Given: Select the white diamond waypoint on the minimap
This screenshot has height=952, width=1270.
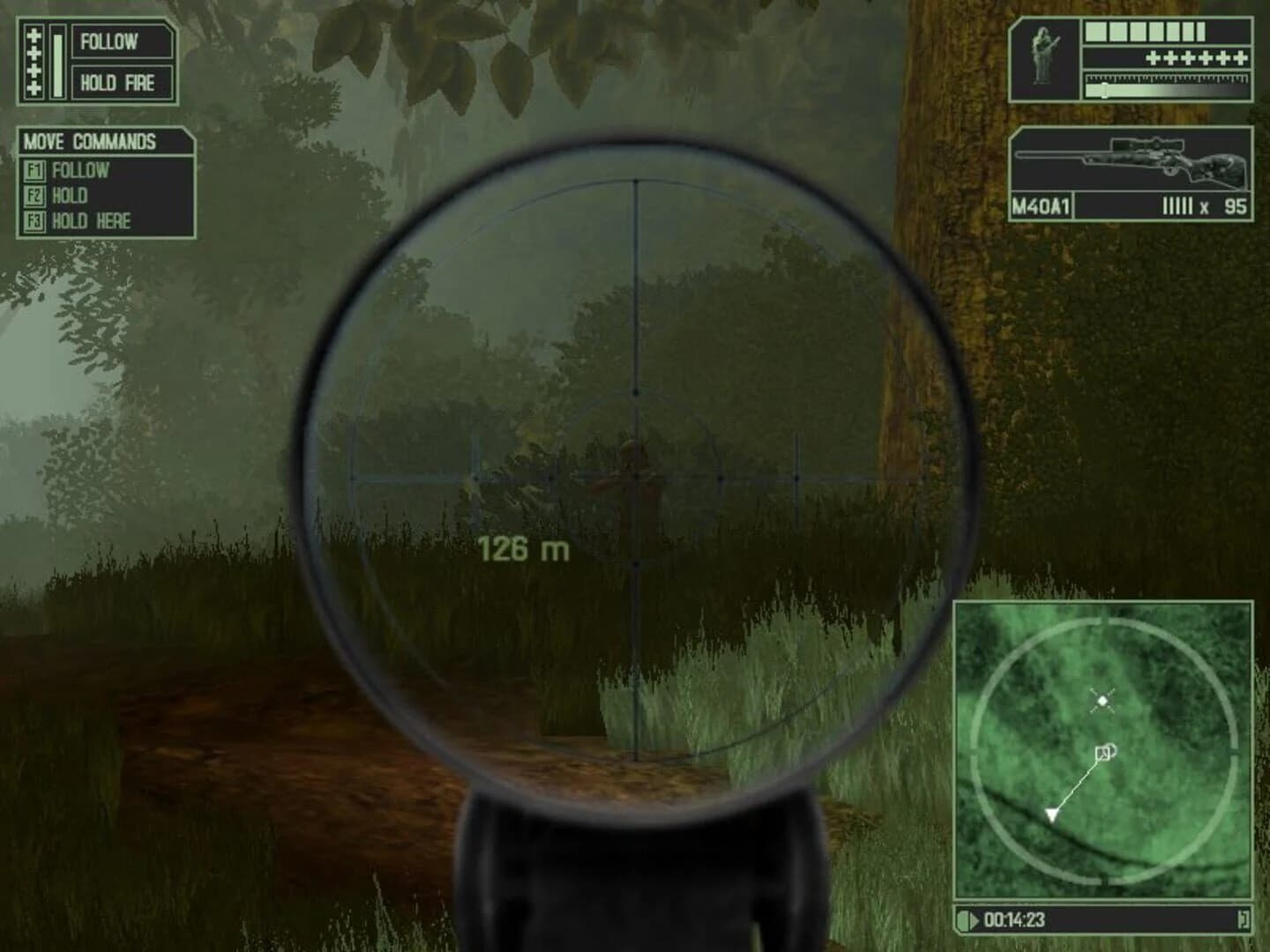Looking at the screenshot, I should tap(1104, 700).
